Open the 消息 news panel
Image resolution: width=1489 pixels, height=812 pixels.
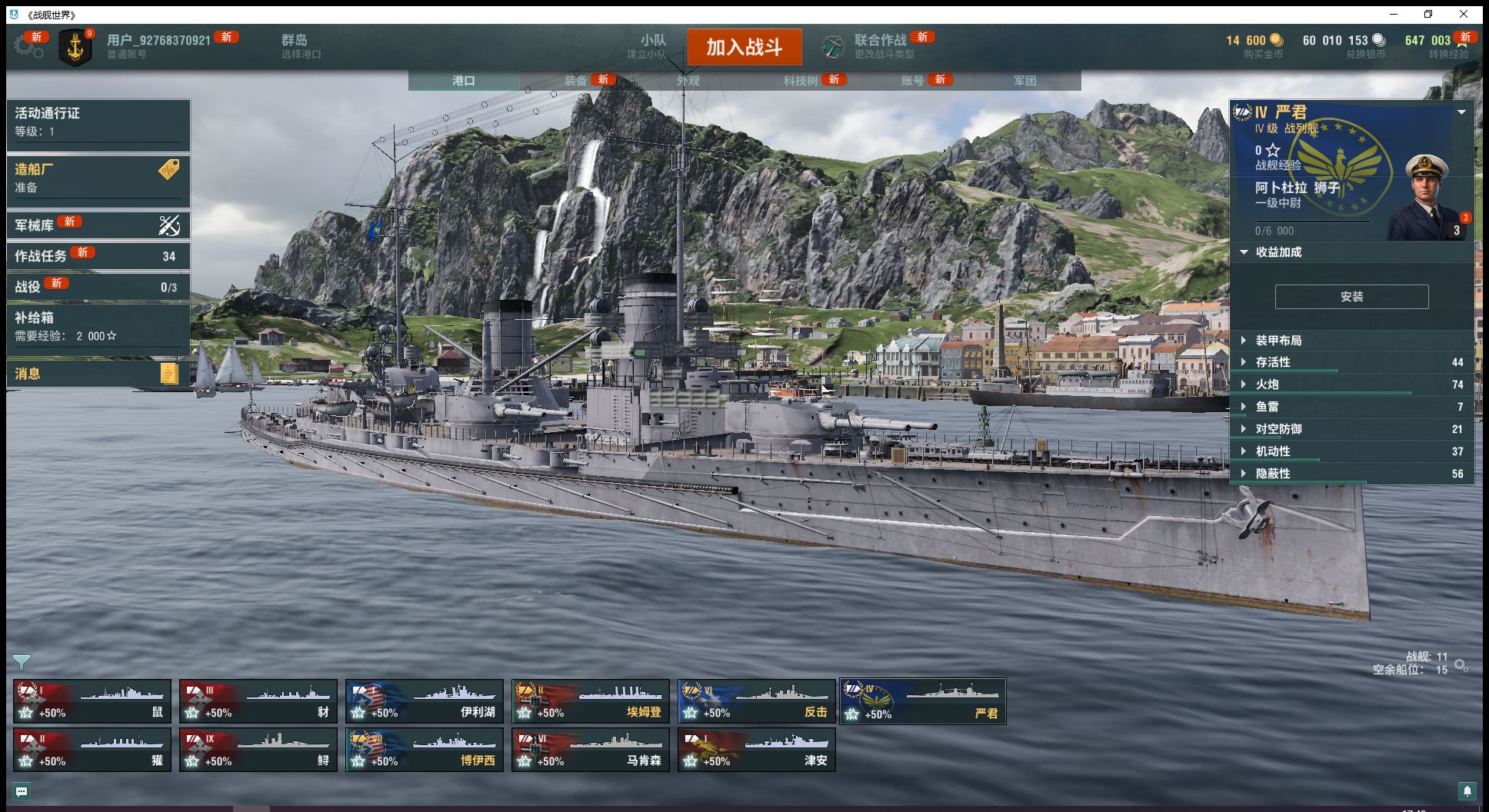pyautogui.click(x=98, y=374)
